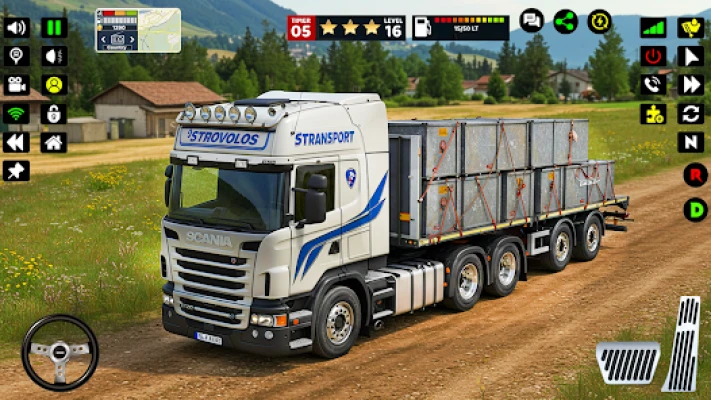
Task: Click the double left arrow rewind button
Action: coord(16,143)
